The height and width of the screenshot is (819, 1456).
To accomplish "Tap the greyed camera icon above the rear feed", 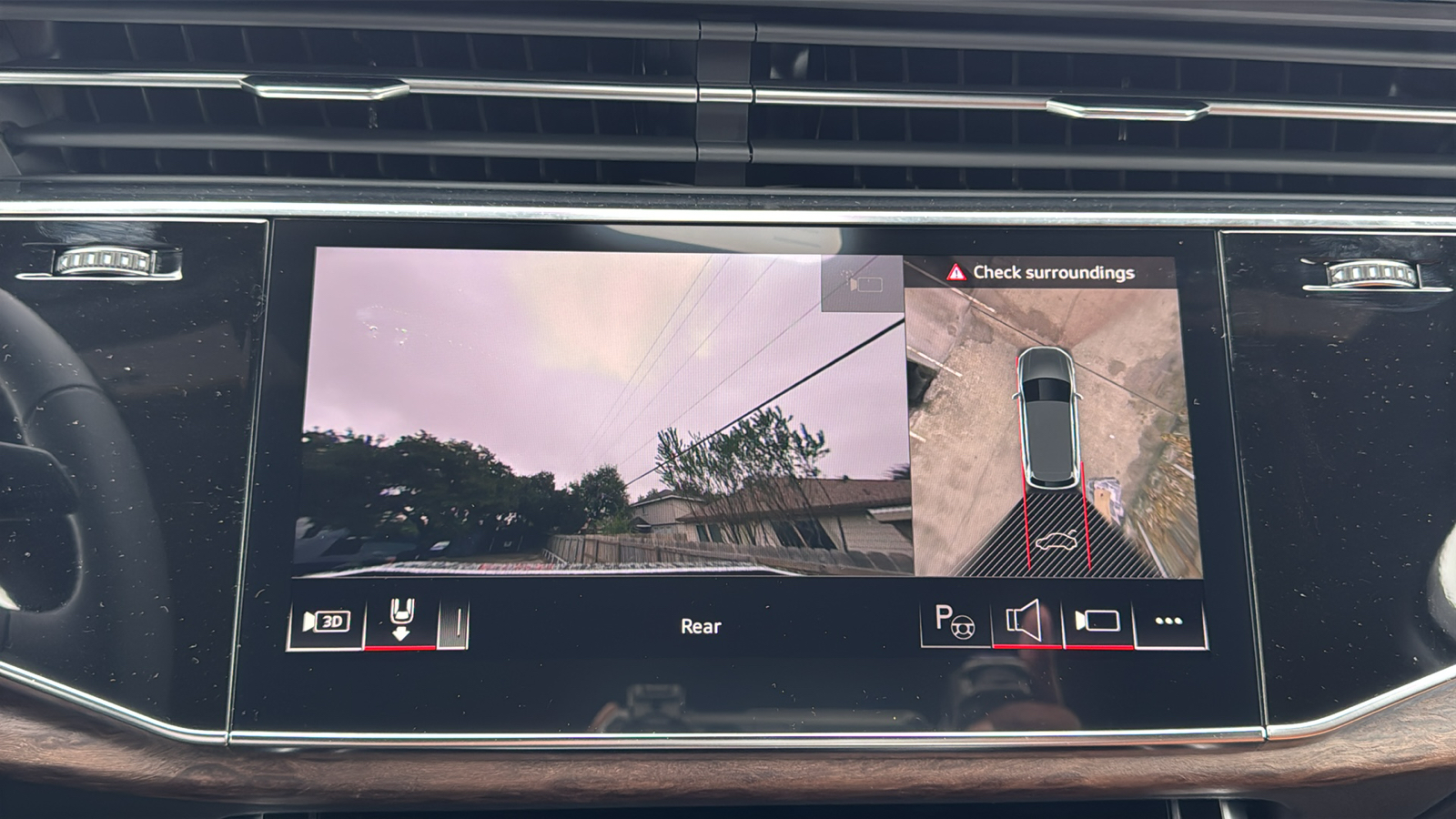I will click(x=861, y=284).
